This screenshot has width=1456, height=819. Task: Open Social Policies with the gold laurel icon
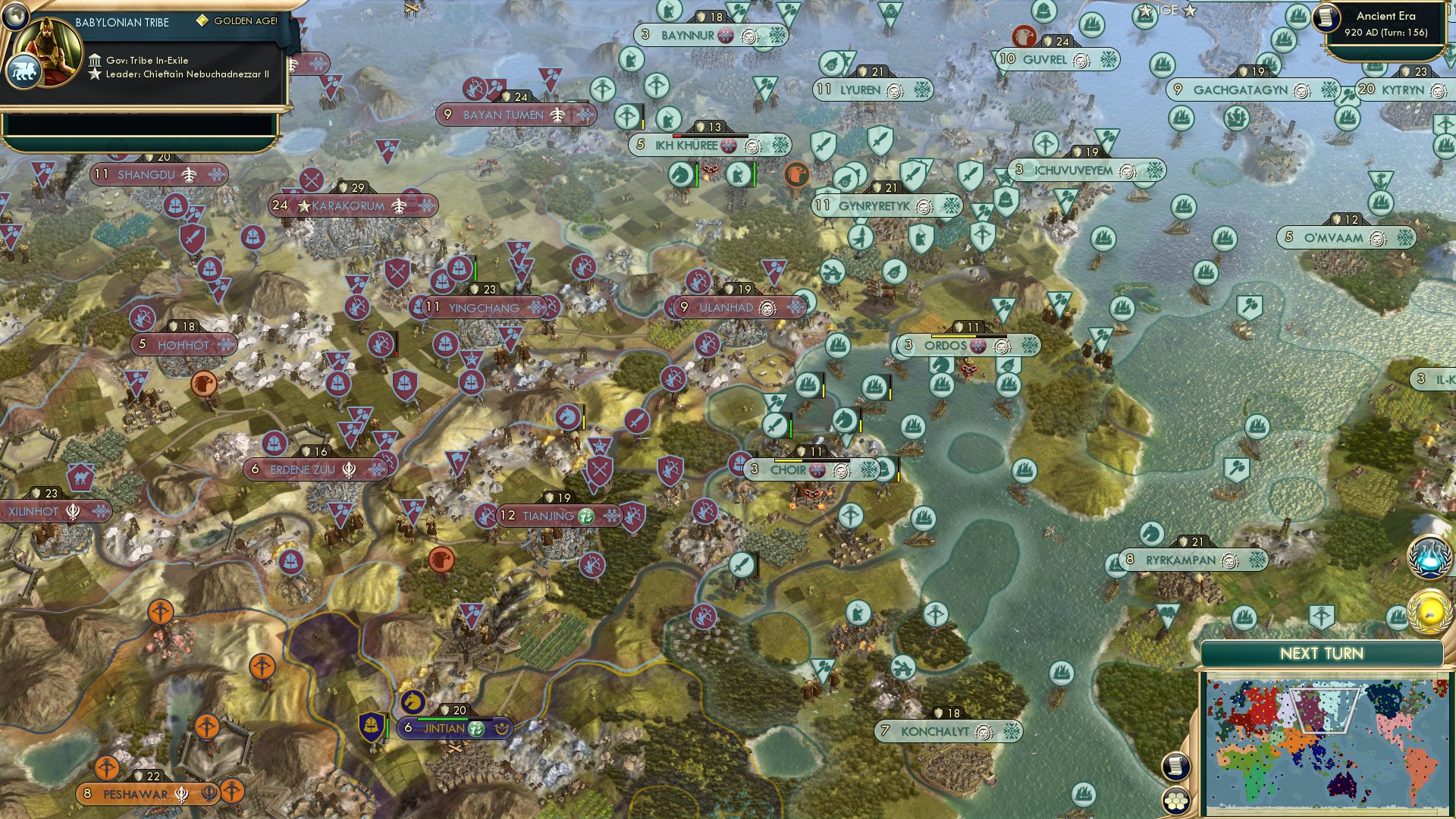point(1429,609)
